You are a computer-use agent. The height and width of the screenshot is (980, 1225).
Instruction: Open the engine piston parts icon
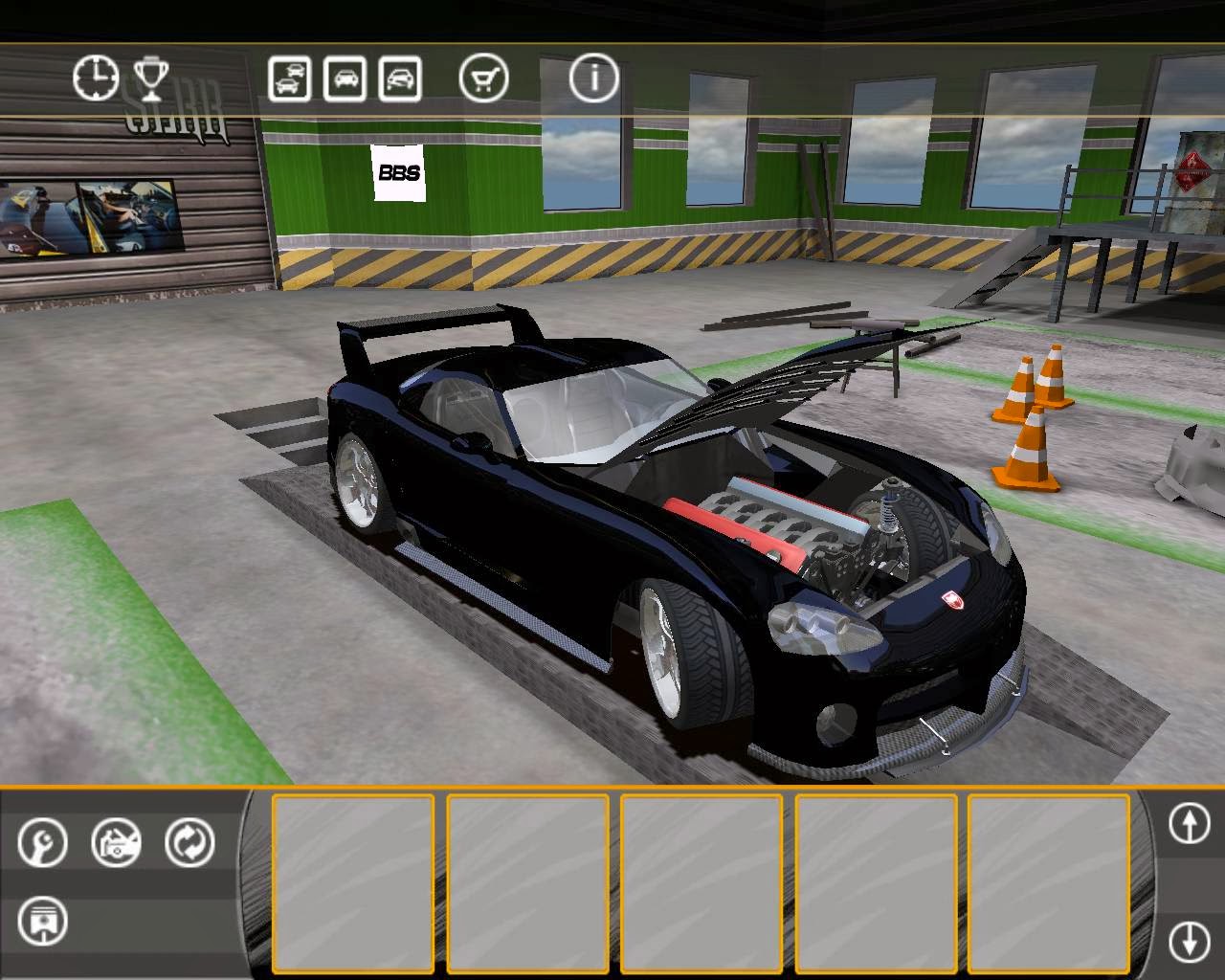(x=42, y=922)
